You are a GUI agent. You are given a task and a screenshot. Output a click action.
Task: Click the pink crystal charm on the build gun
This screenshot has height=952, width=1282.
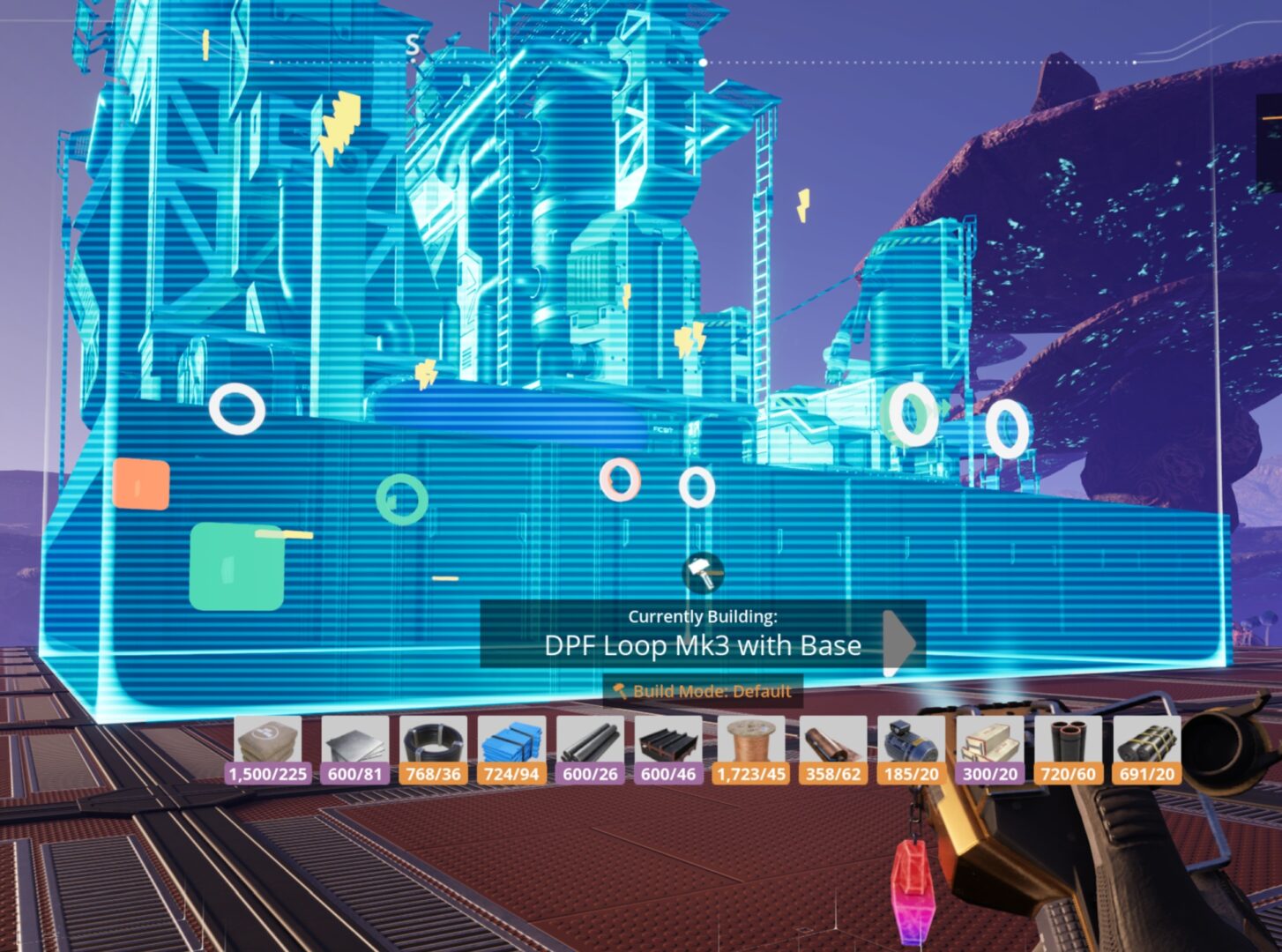coord(914,890)
